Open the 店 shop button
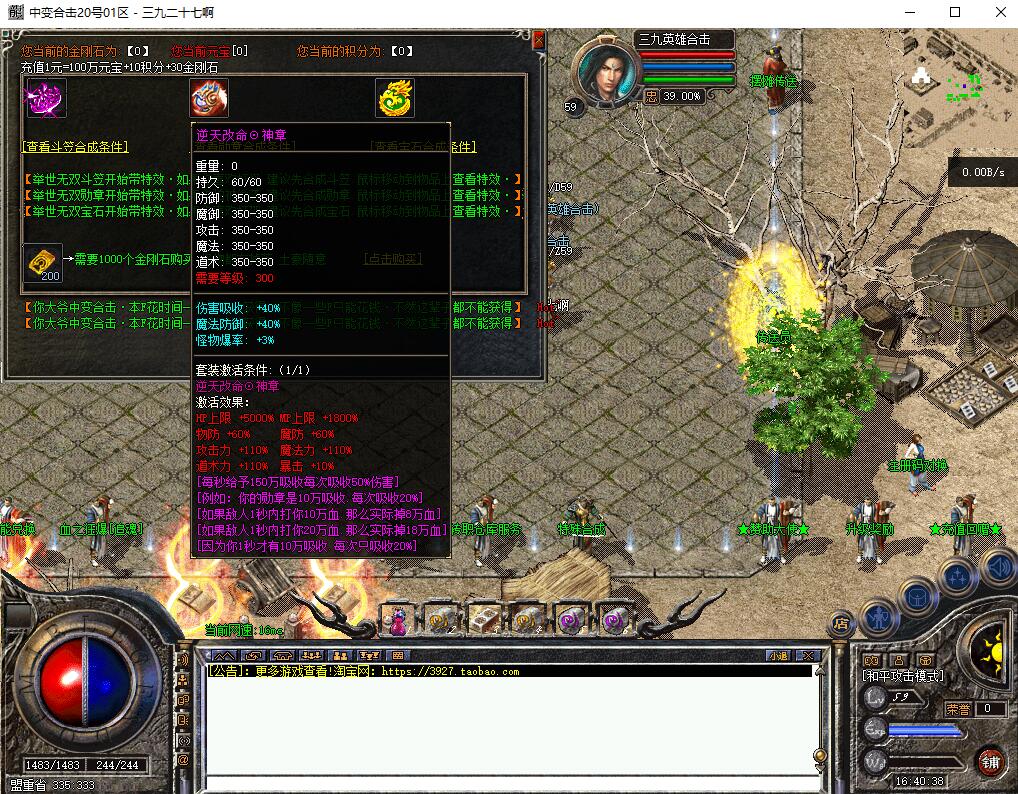 click(841, 624)
